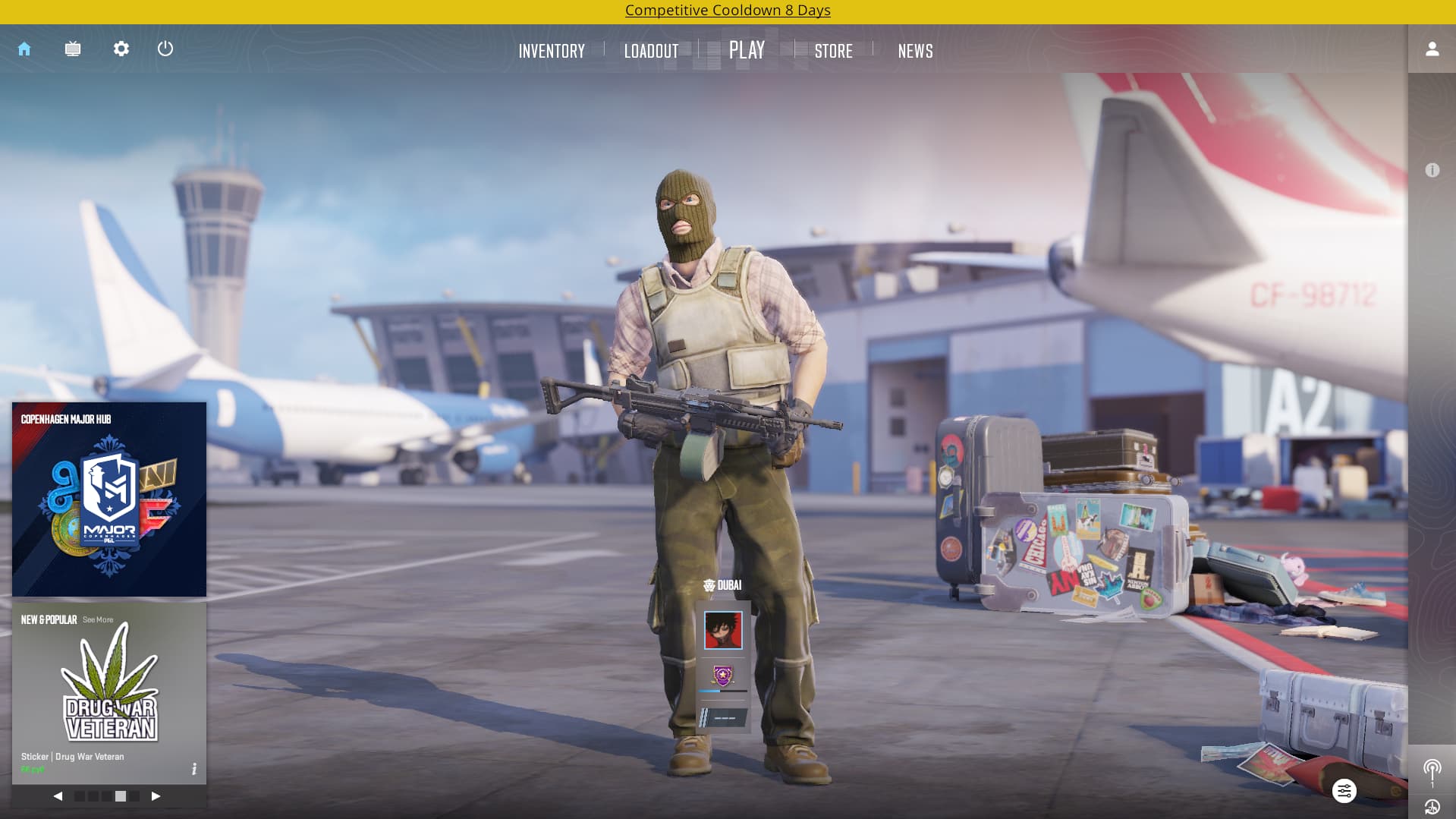Image resolution: width=1456 pixels, height=819 pixels.
Task: Open the Copenhagen Major Hub tile
Action: pos(109,499)
